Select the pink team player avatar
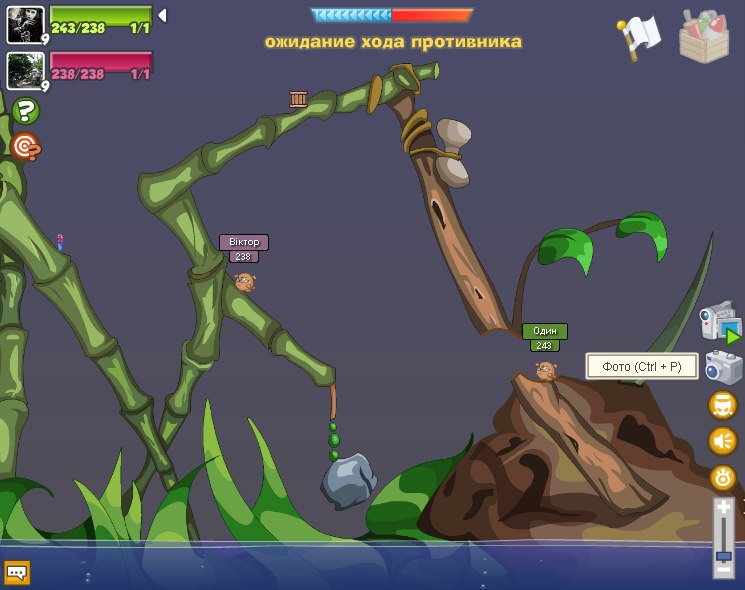745x590 pixels. click(24, 71)
